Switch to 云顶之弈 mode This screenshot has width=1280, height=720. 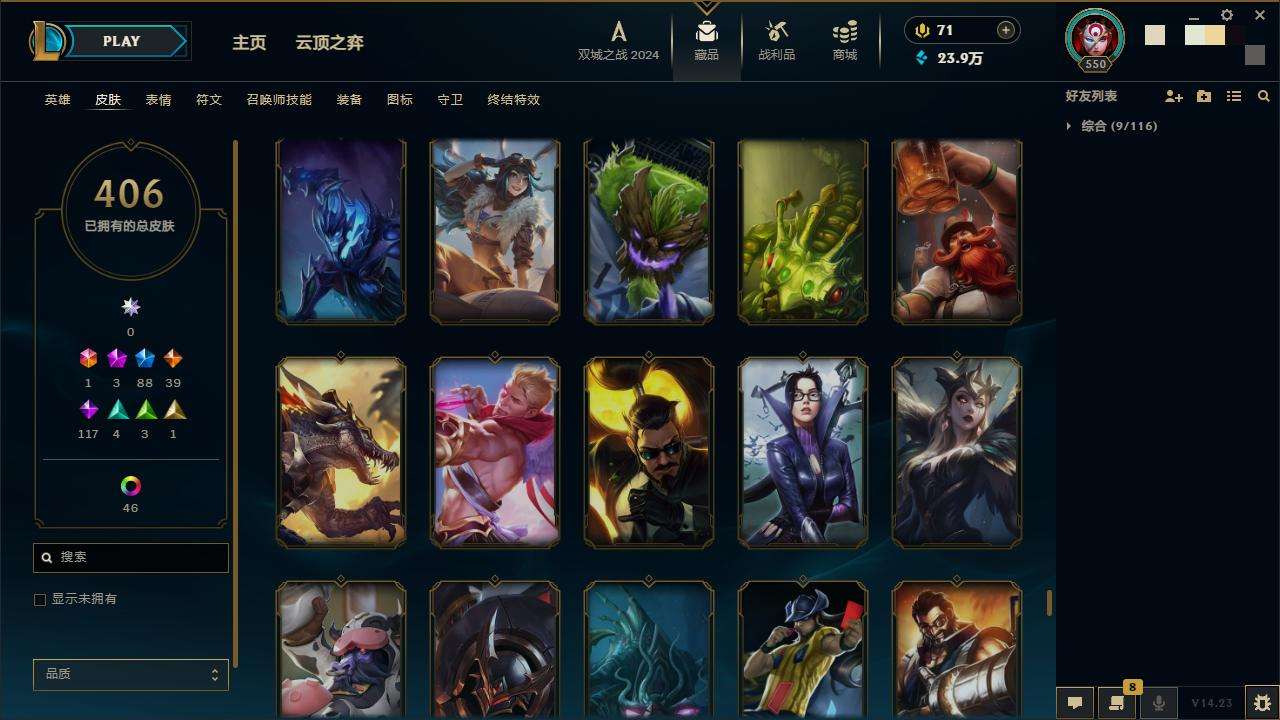[329, 43]
